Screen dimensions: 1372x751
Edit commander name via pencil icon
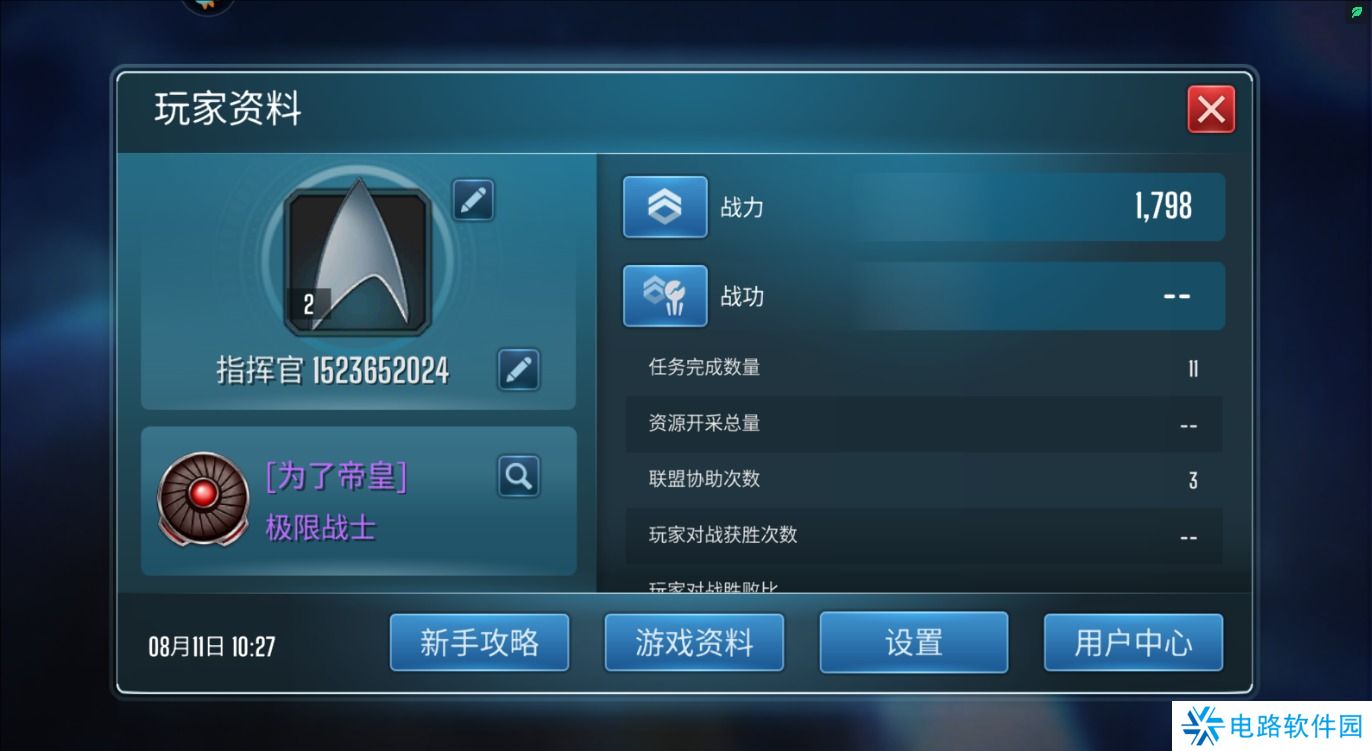pos(518,369)
